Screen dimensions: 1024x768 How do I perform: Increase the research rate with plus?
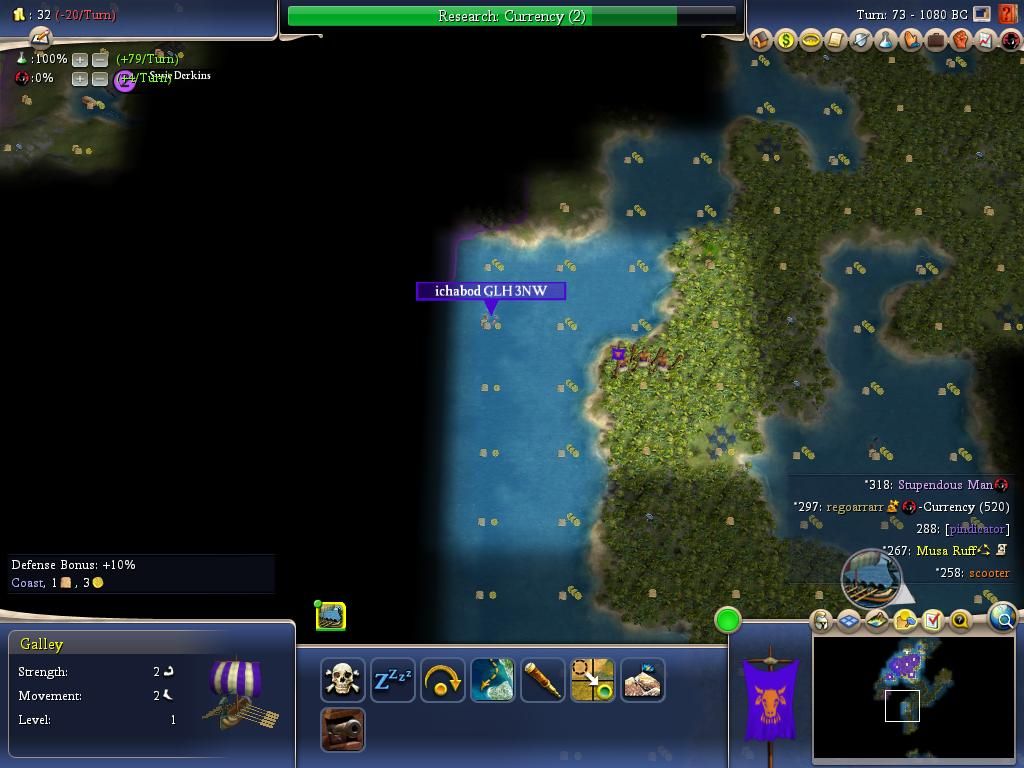[79, 59]
